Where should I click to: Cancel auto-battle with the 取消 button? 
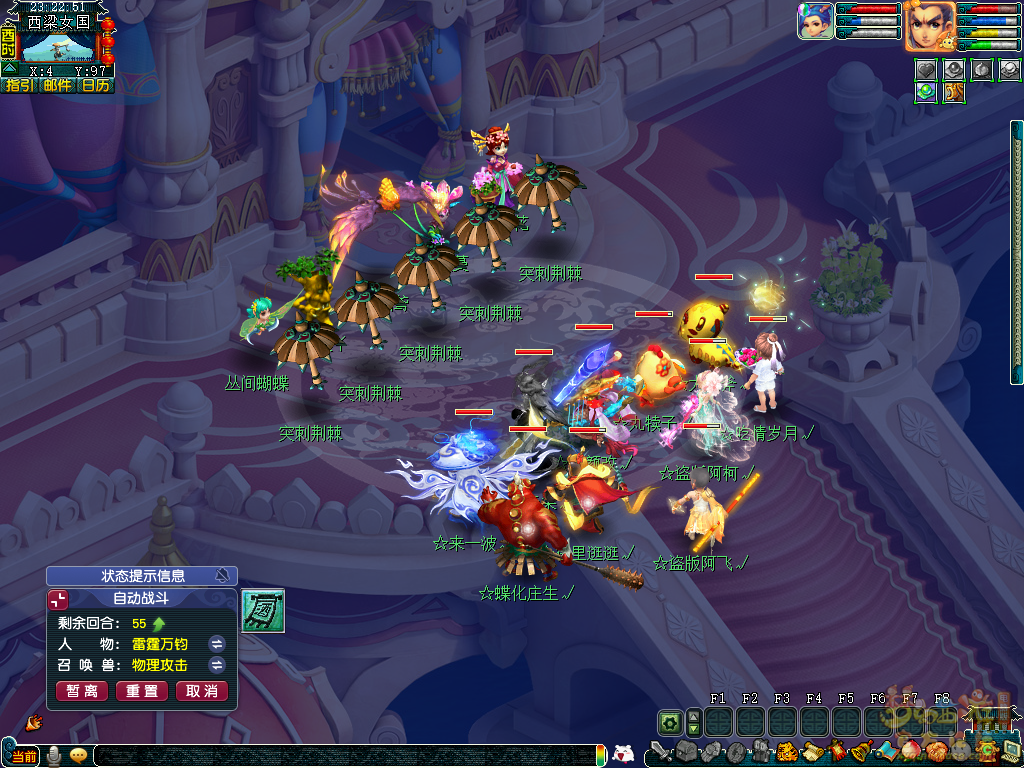coord(202,691)
